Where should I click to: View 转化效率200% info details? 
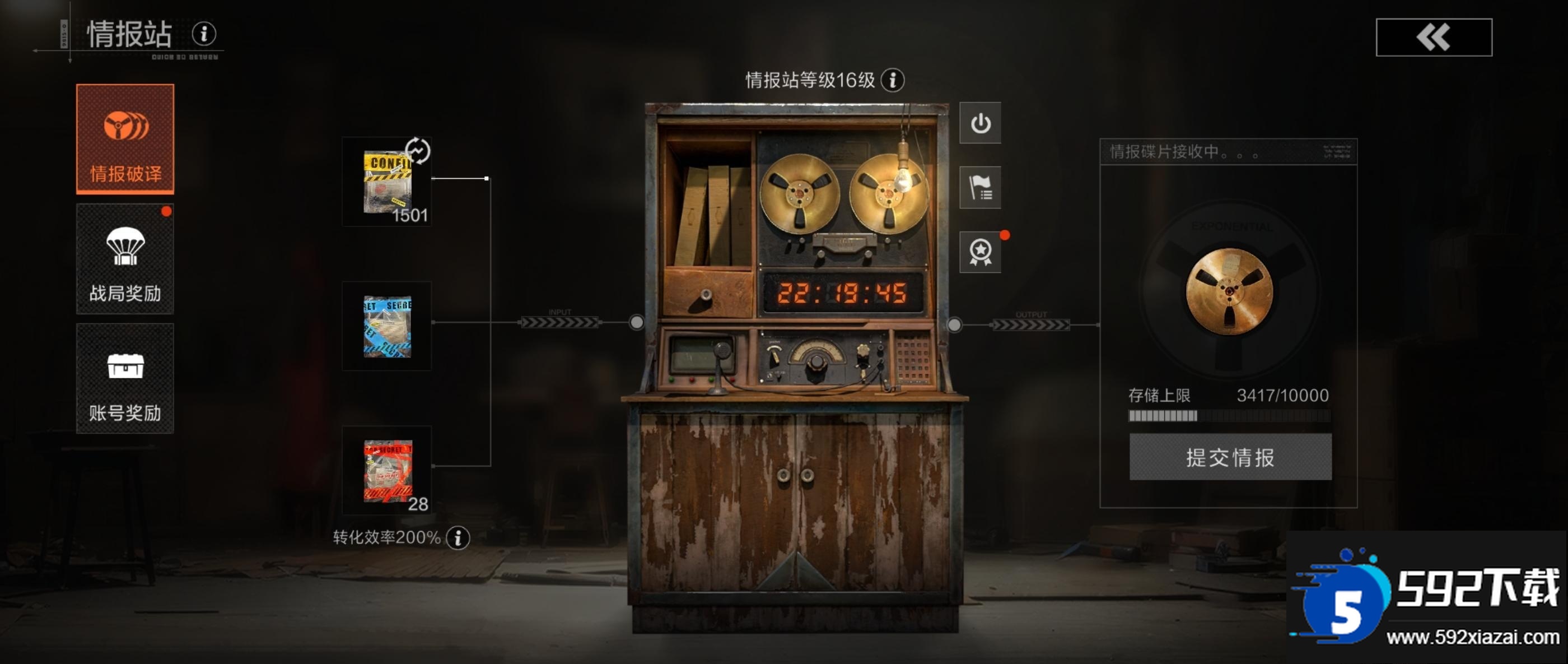pos(458,537)
